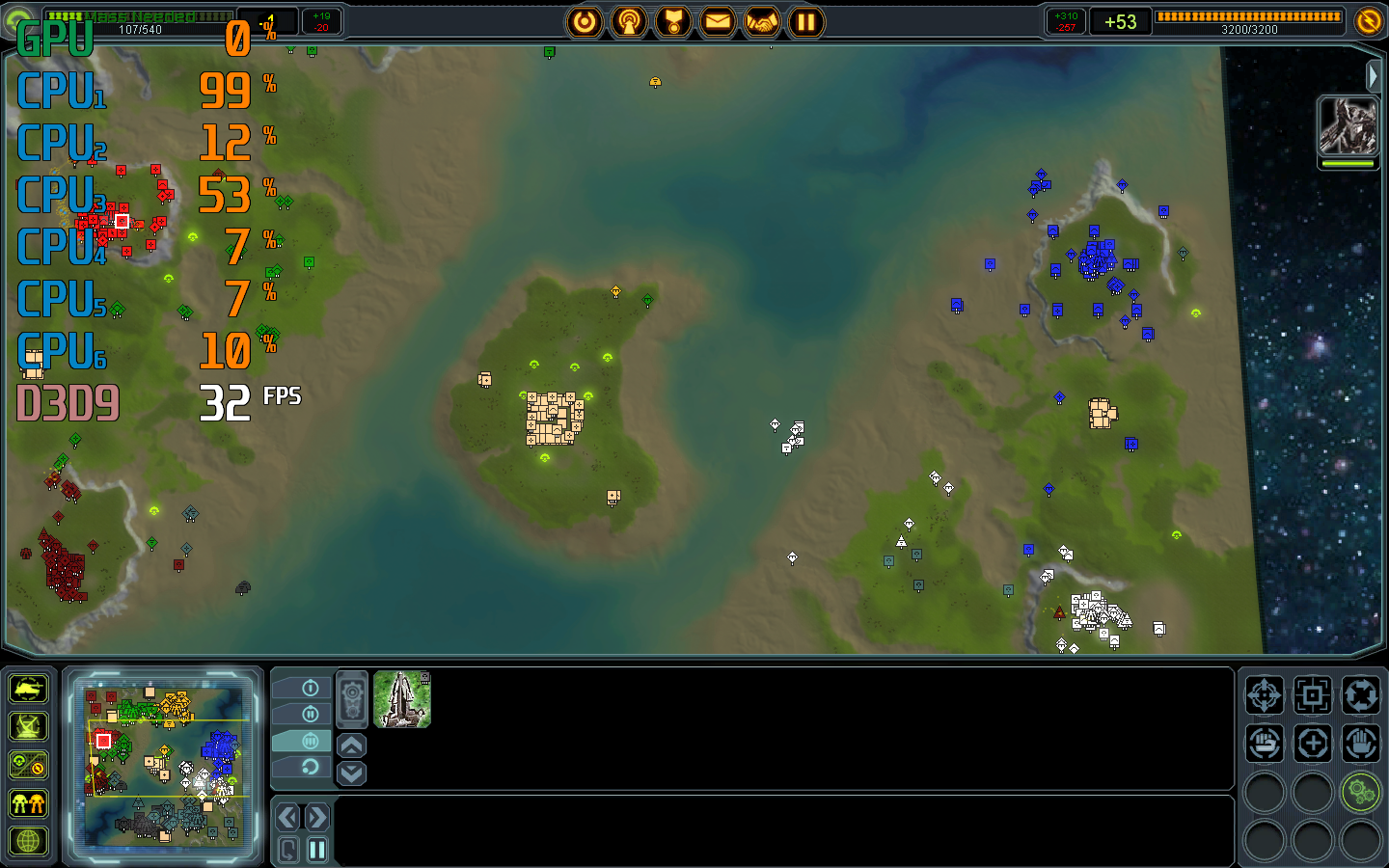Toggle the team color mech button
Viewport: 1389px width, 868px height.
tap(28, 803)
